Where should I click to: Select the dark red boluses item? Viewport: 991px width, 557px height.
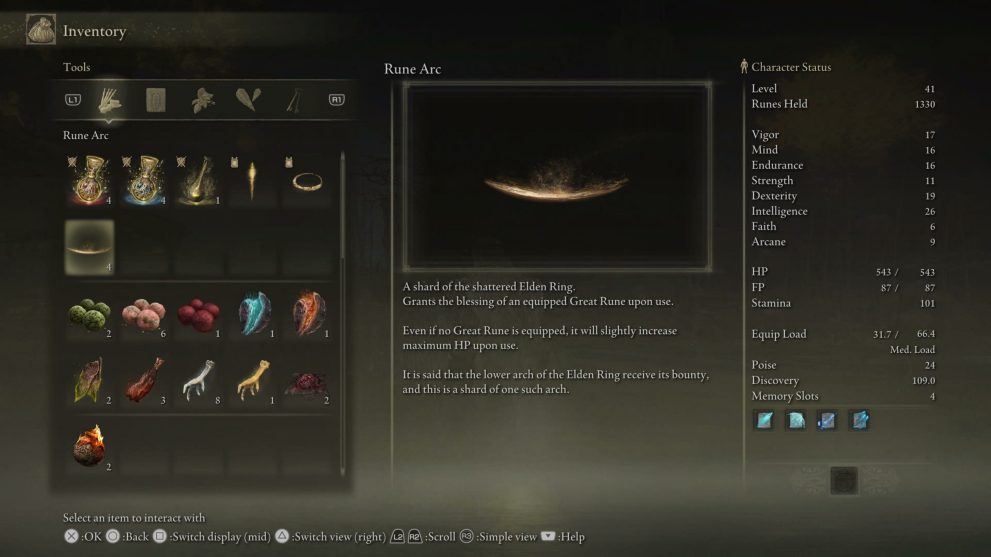pyautogui.click(x=198, y=314)
